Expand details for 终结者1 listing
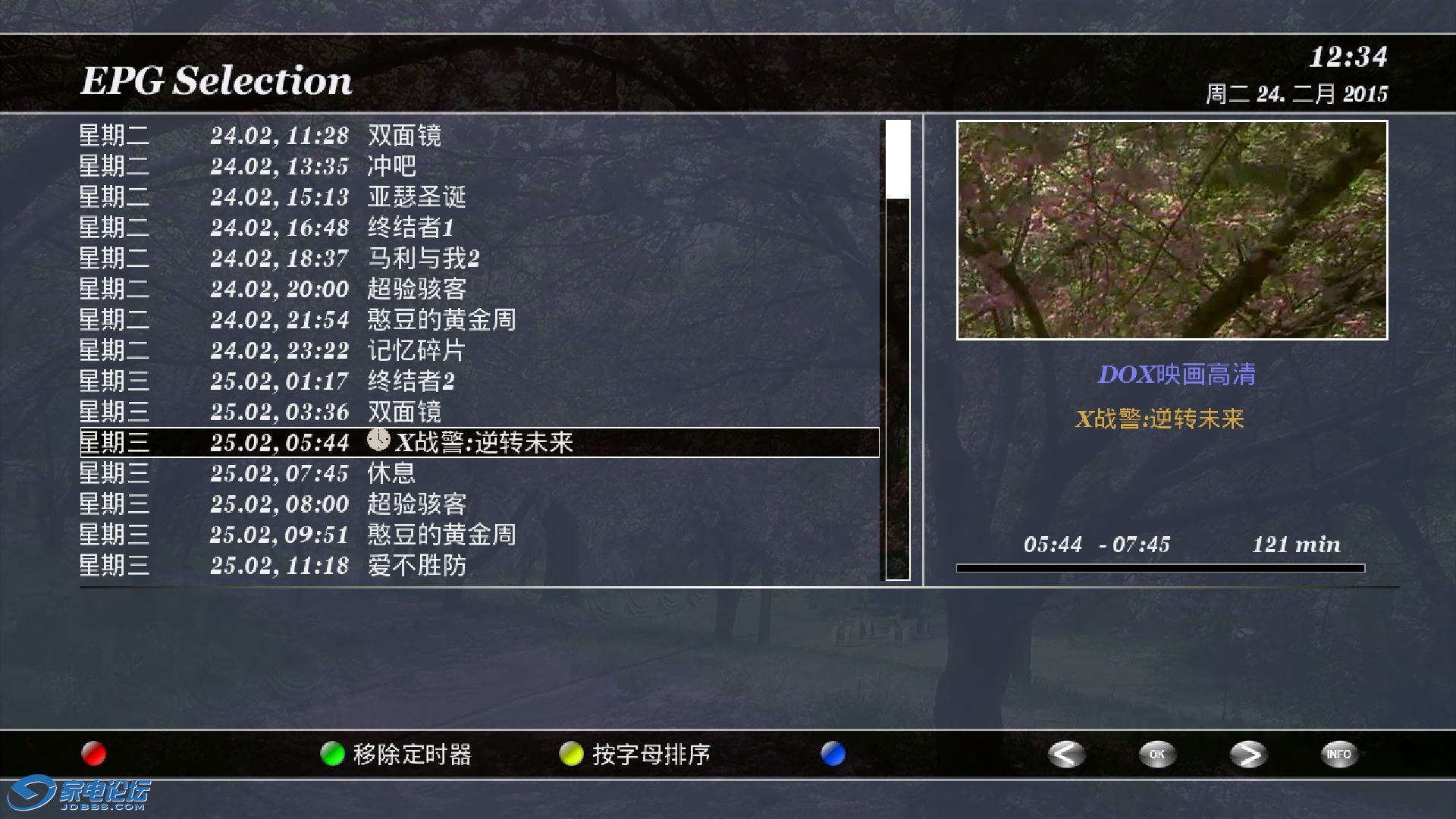This screenshot has width=1456, height=819. (x=413, y=227)
